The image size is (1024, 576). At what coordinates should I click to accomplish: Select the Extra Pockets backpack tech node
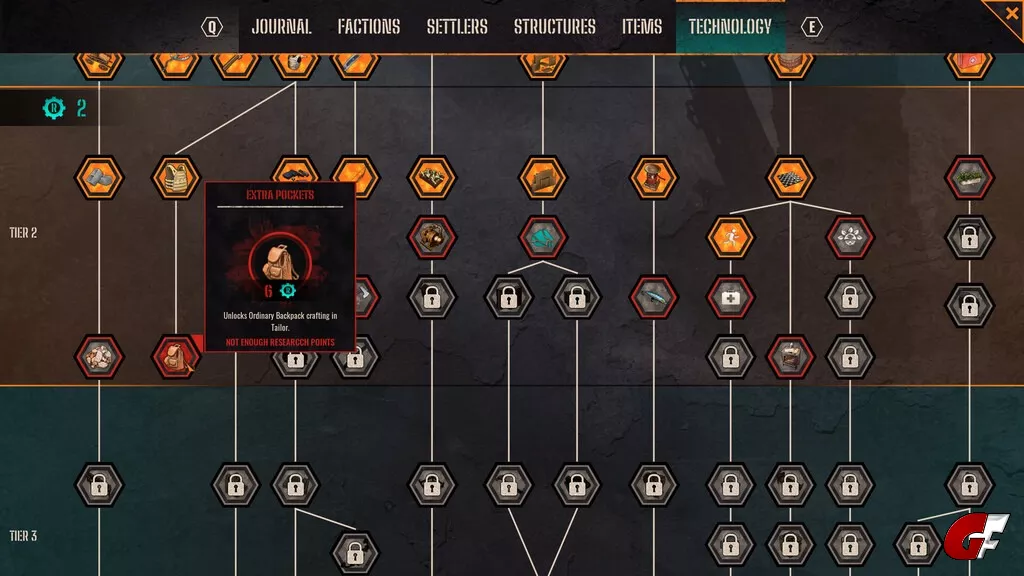coord(175,356)
